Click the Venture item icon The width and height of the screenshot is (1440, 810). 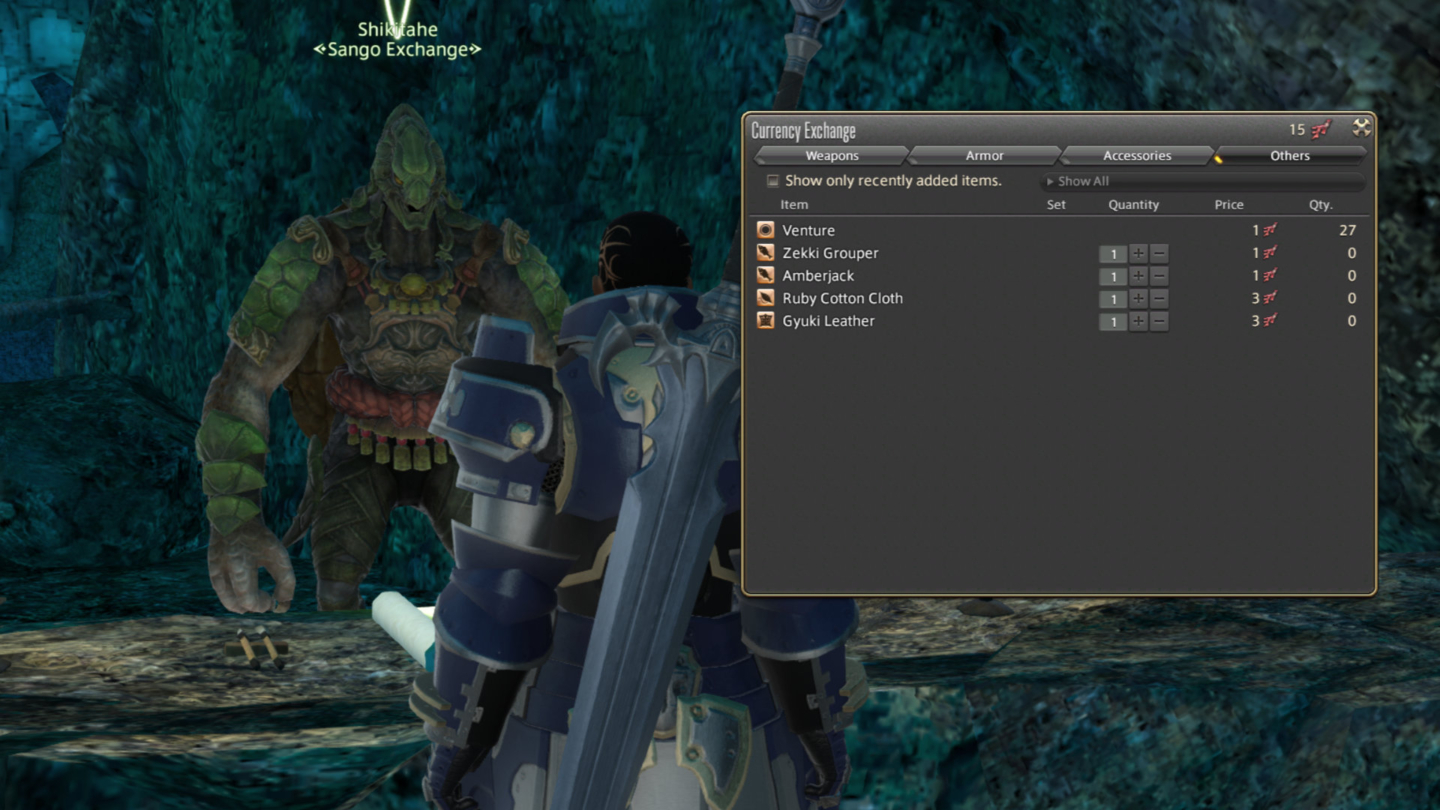(765, 230)
